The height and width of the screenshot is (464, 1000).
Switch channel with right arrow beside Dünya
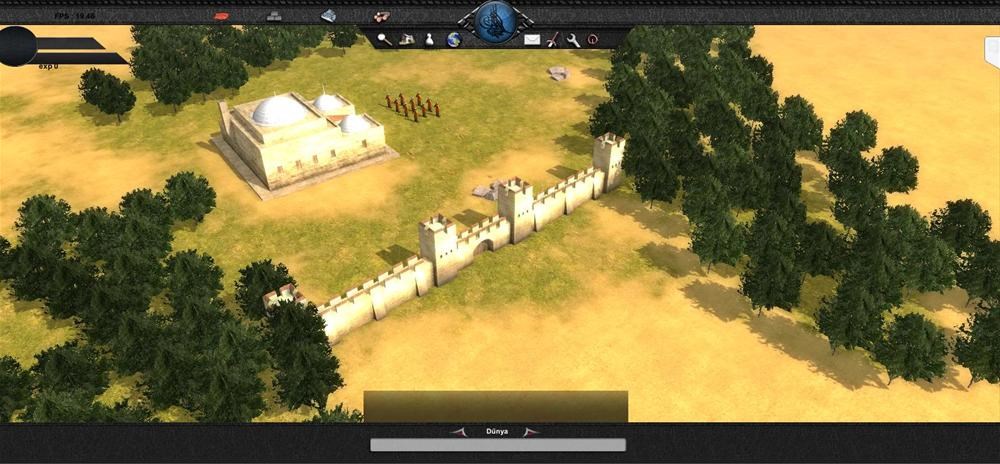(532, 432)
